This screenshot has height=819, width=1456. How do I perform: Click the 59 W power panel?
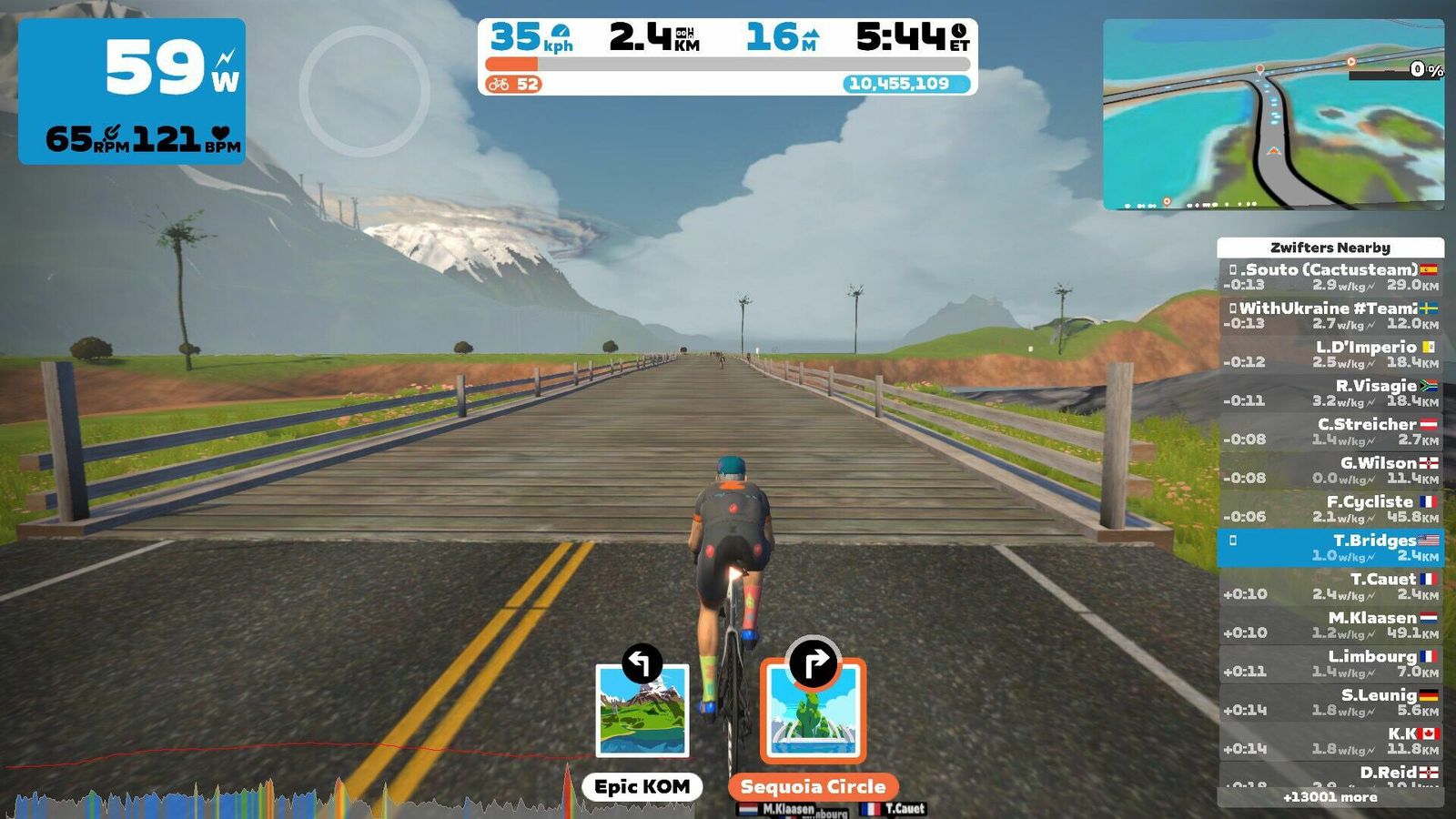[x=132, y=91]
